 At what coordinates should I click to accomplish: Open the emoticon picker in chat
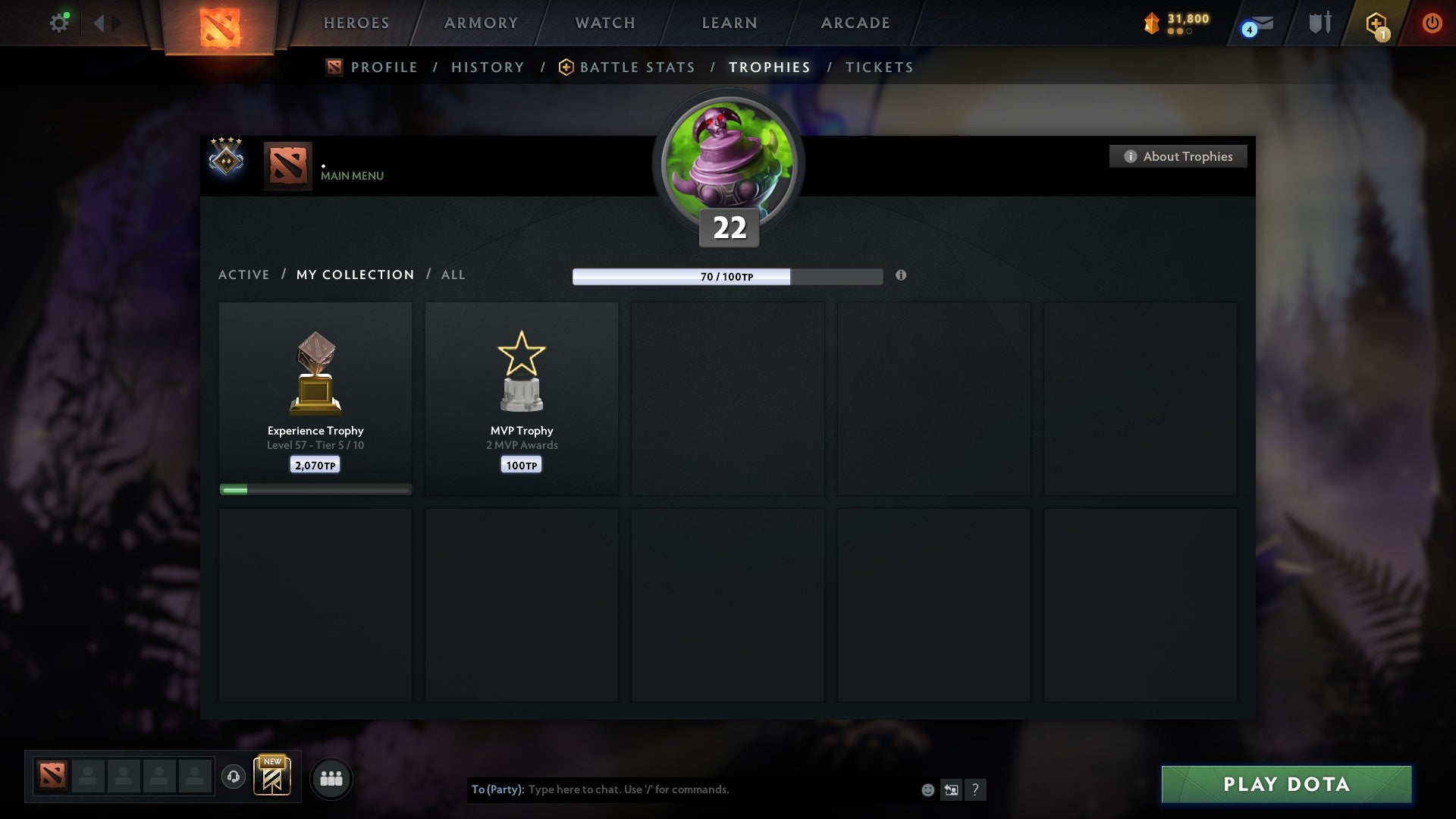point(927,789)
